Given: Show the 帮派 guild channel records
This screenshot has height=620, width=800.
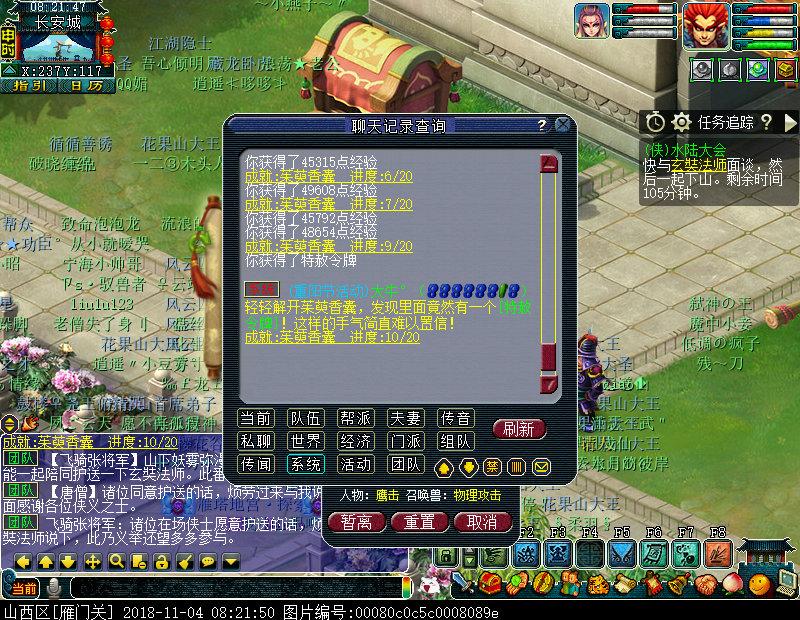Looking at the screenshot, I should (x=356, y=418).
